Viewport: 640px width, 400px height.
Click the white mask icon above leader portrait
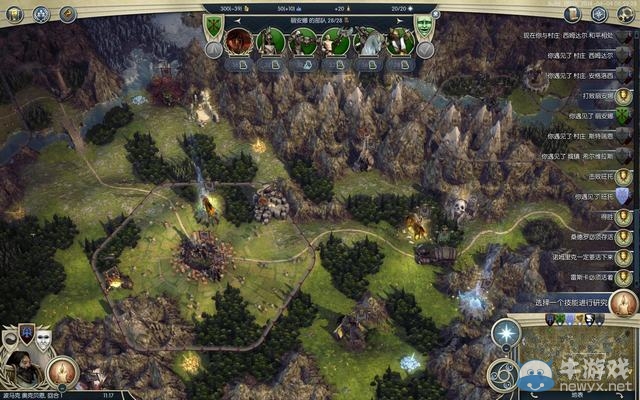coord(43,338)
